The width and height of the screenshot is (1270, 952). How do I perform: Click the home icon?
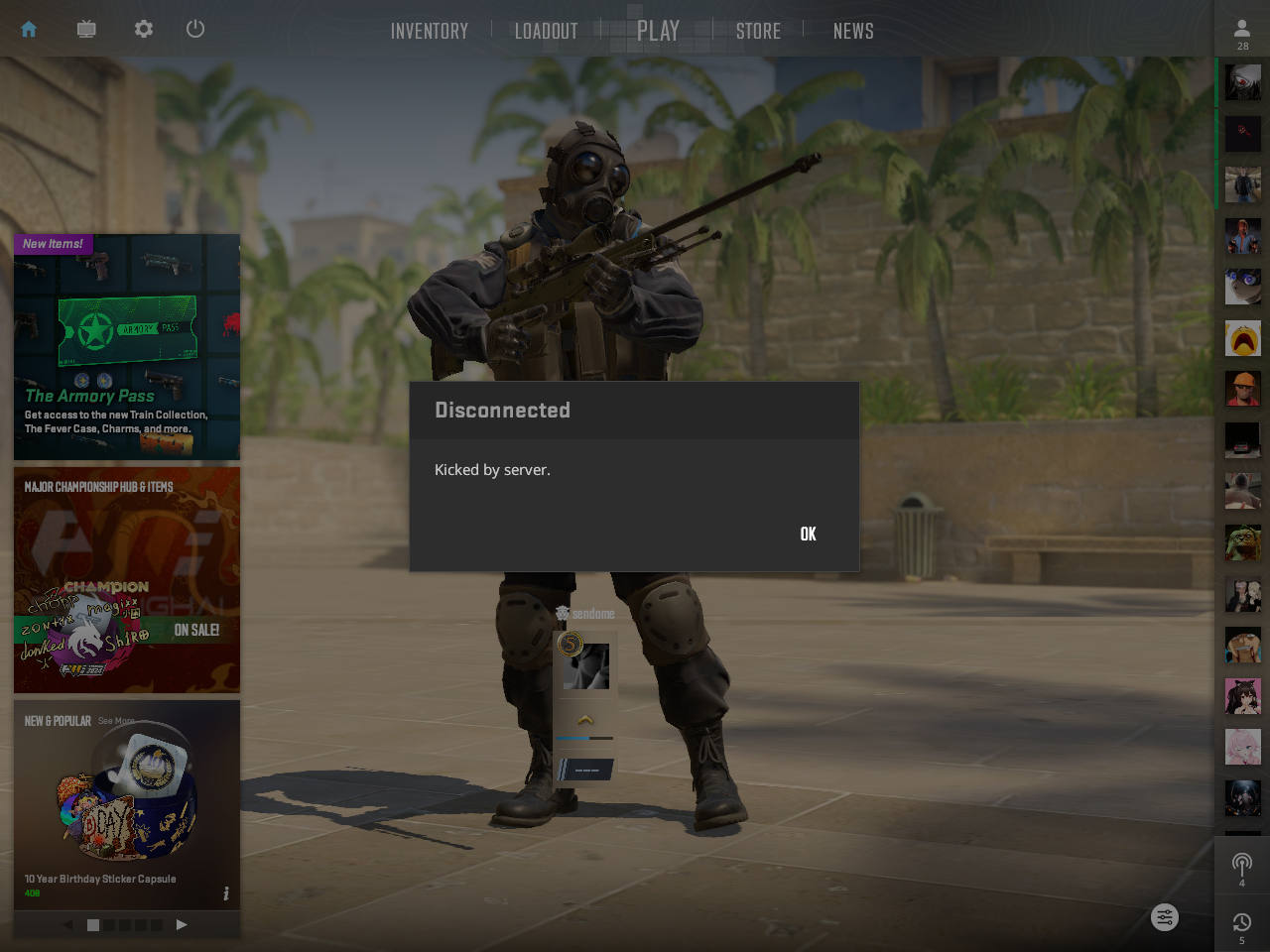point(29,29)
